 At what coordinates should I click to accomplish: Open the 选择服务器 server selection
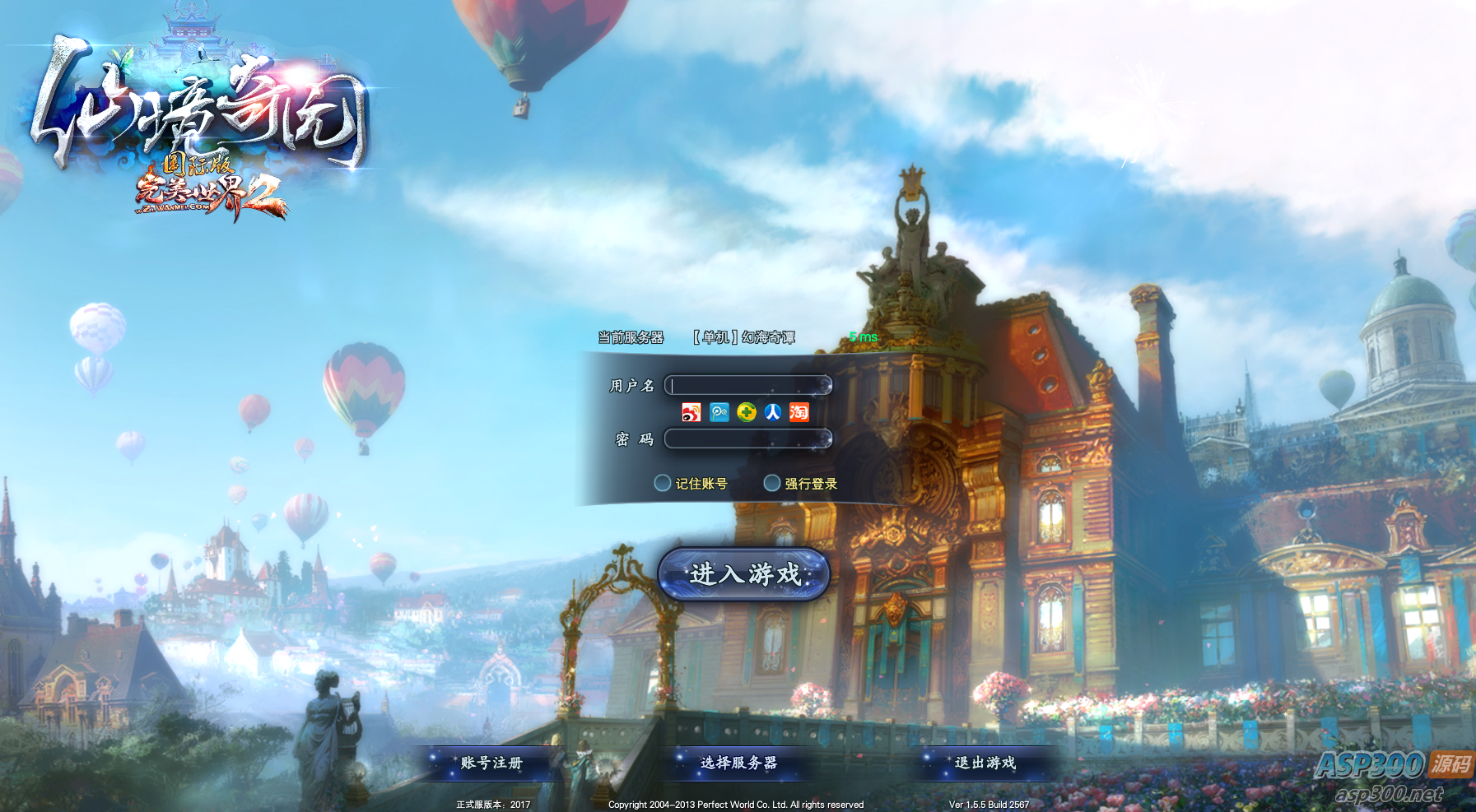click(x=738, y=763)
